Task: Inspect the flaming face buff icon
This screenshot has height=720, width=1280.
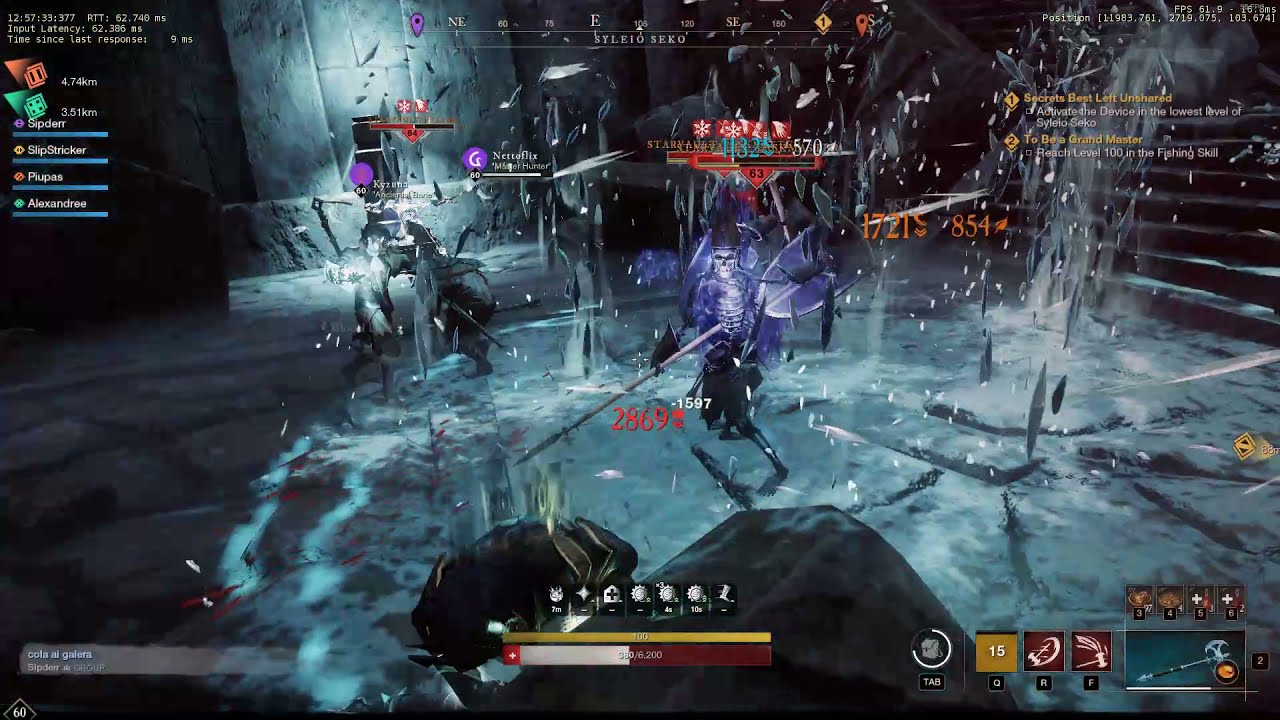Action: coord(556,596)
